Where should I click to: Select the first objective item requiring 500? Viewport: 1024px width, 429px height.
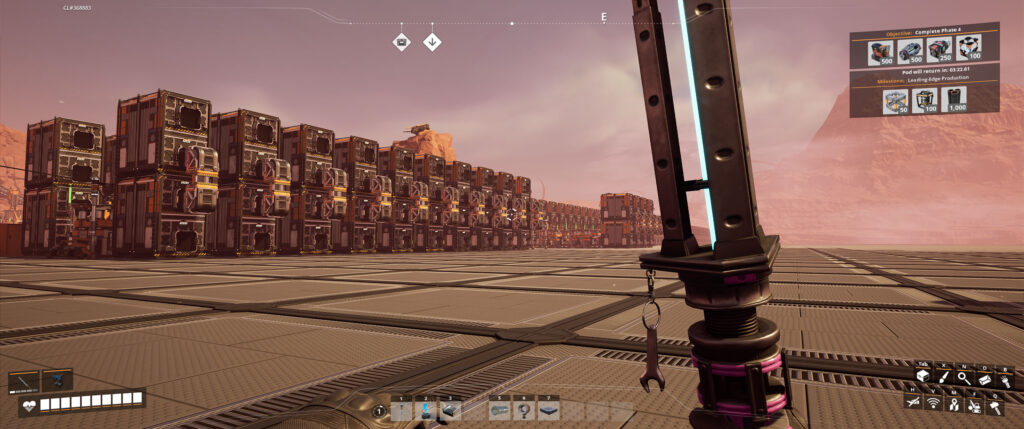pyautogui.click(x=881, y=51)
